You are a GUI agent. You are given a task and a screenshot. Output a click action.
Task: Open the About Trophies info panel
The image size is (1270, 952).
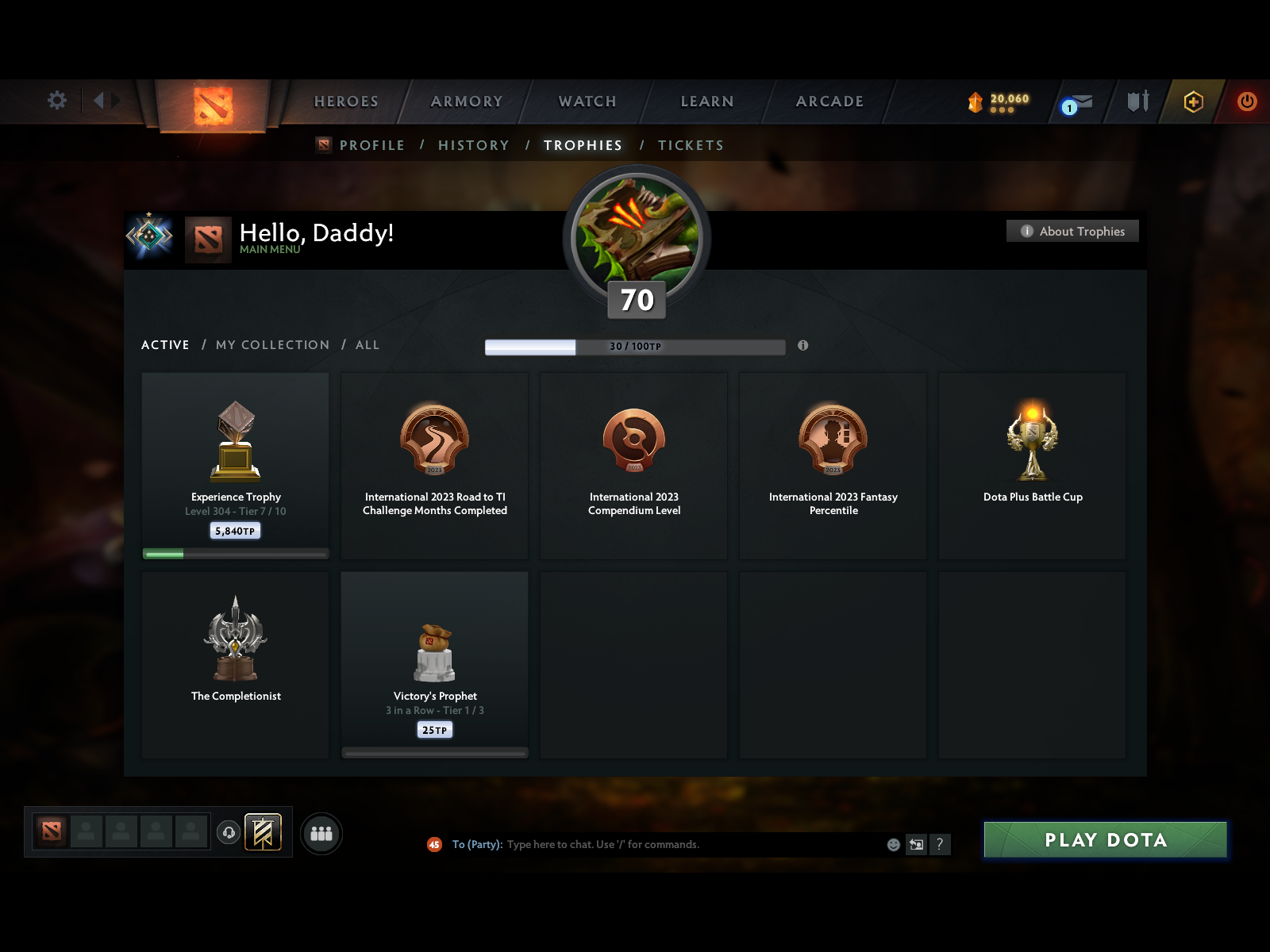point(1072,231)
